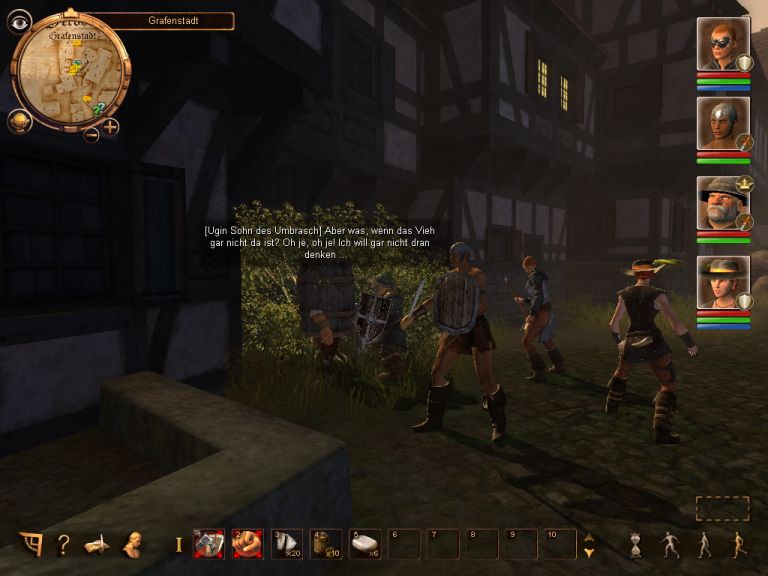The image size is (768, 576).
Task: Select the helmeted warrior party portrait
Action: point(722,124)
